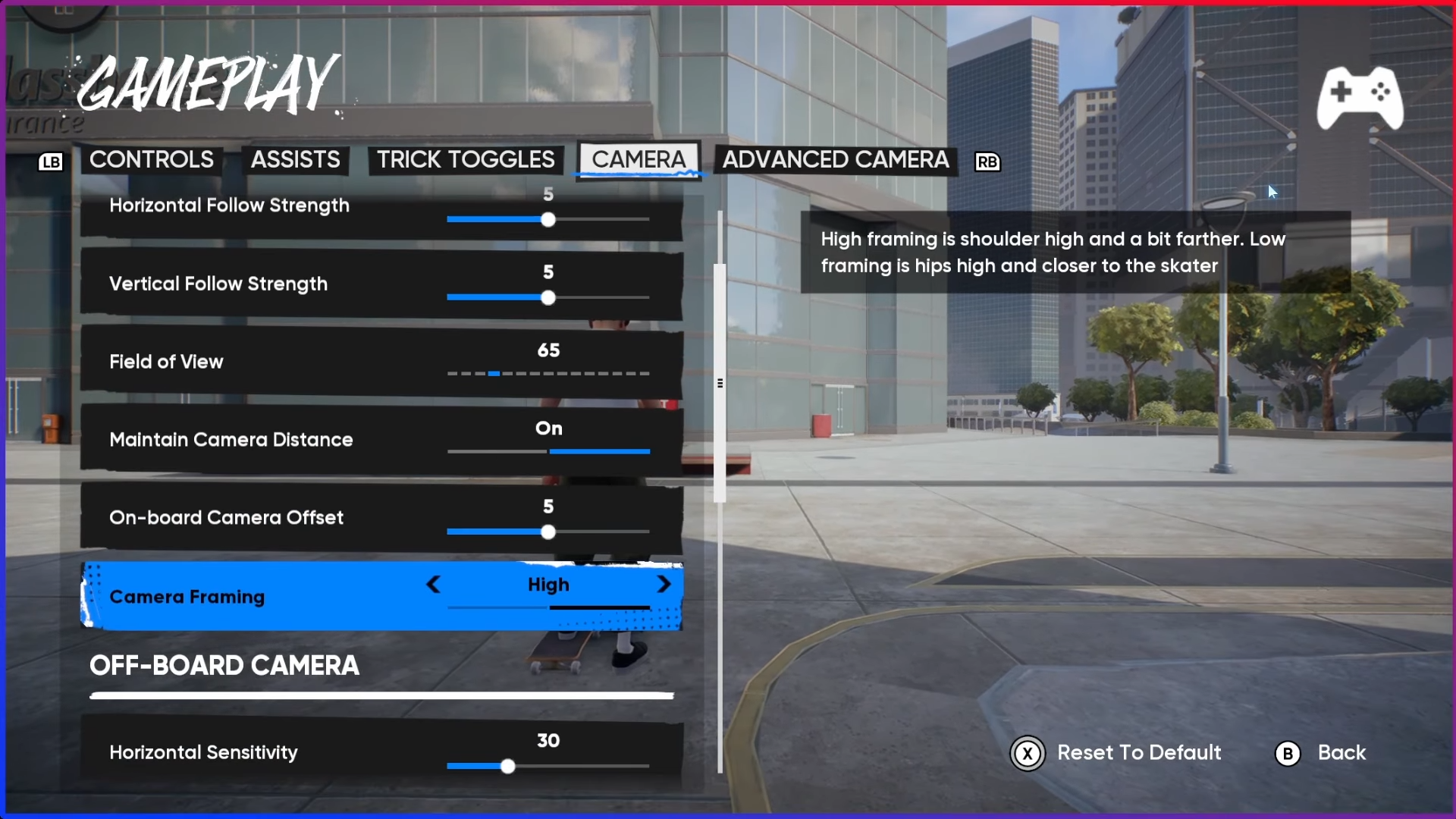Set the On-board Camera Offset slider
The height and width of the screenshot is (819, 1456).
pyautogui.click(x=548, y=532)
